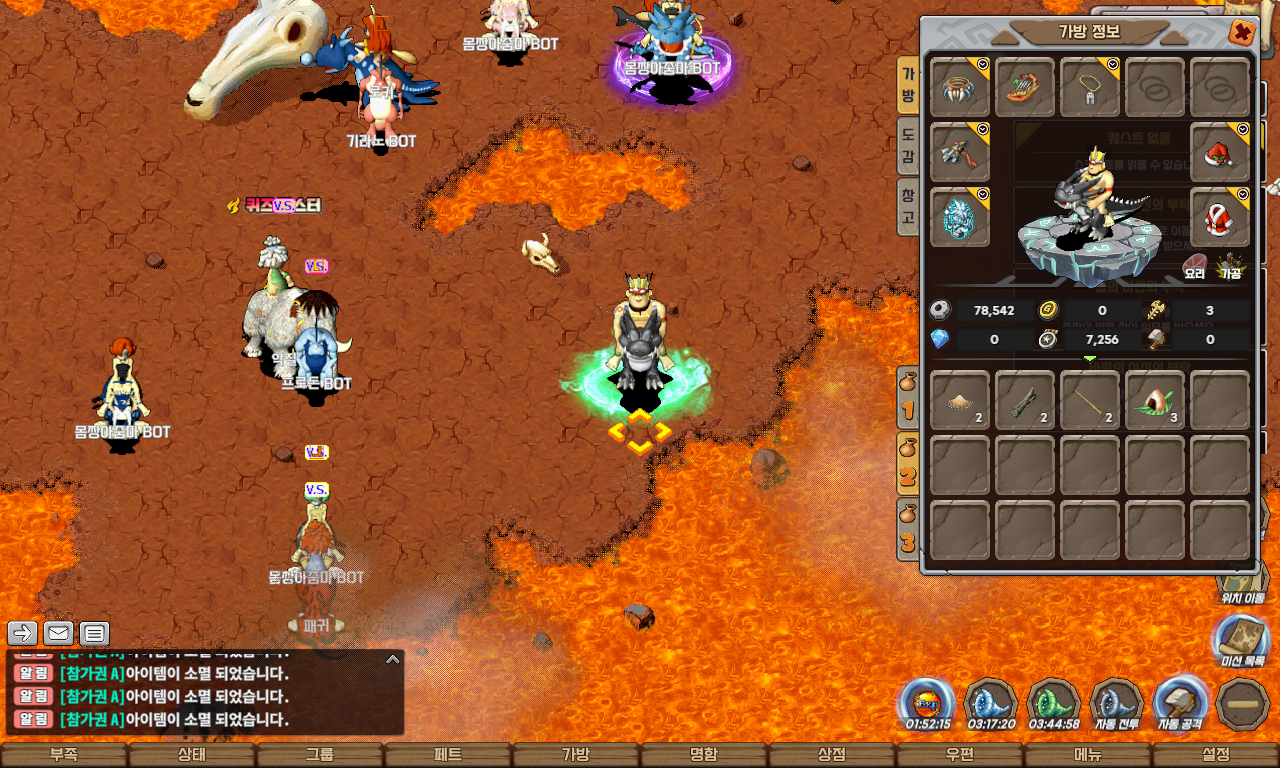Screen dimensions: 1280x768
Task: Close the 가방 정보 bag window
Action: pyautogui.click(x=1241, y=33)
